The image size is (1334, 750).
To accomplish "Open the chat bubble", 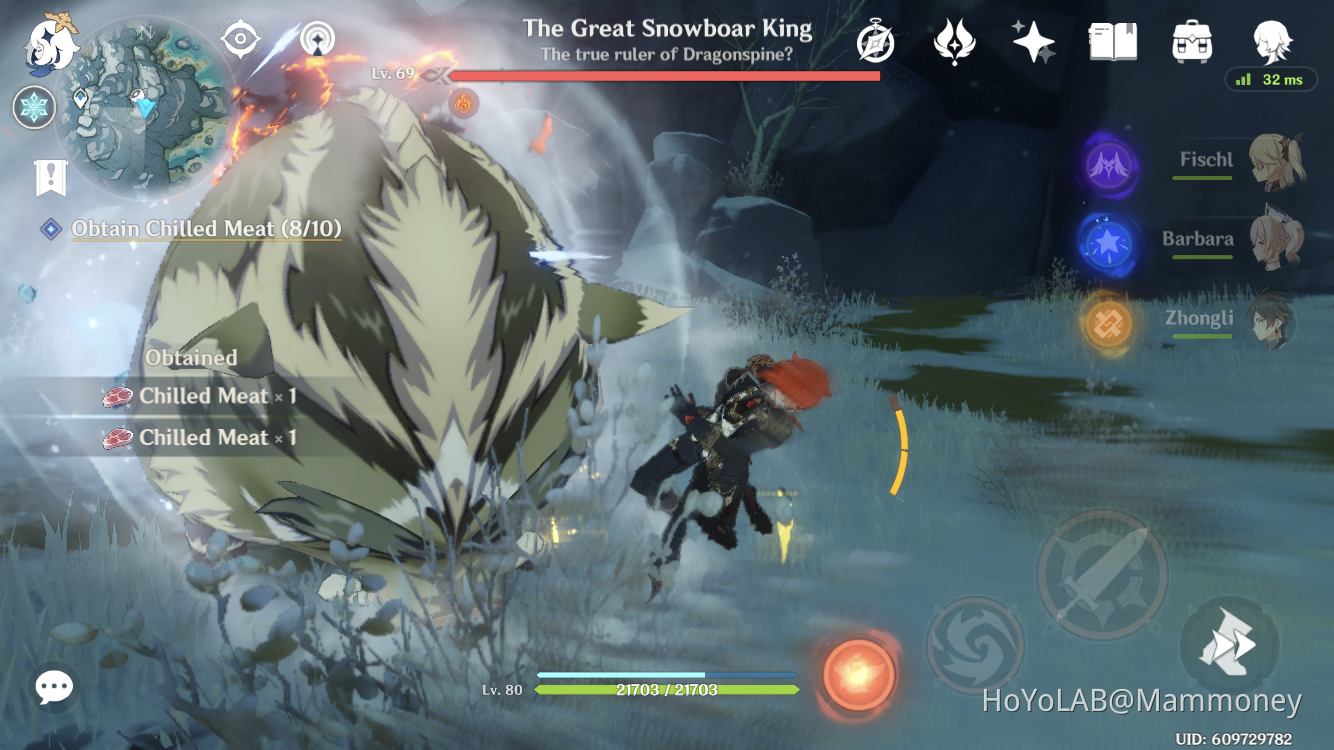I will 53,687.
